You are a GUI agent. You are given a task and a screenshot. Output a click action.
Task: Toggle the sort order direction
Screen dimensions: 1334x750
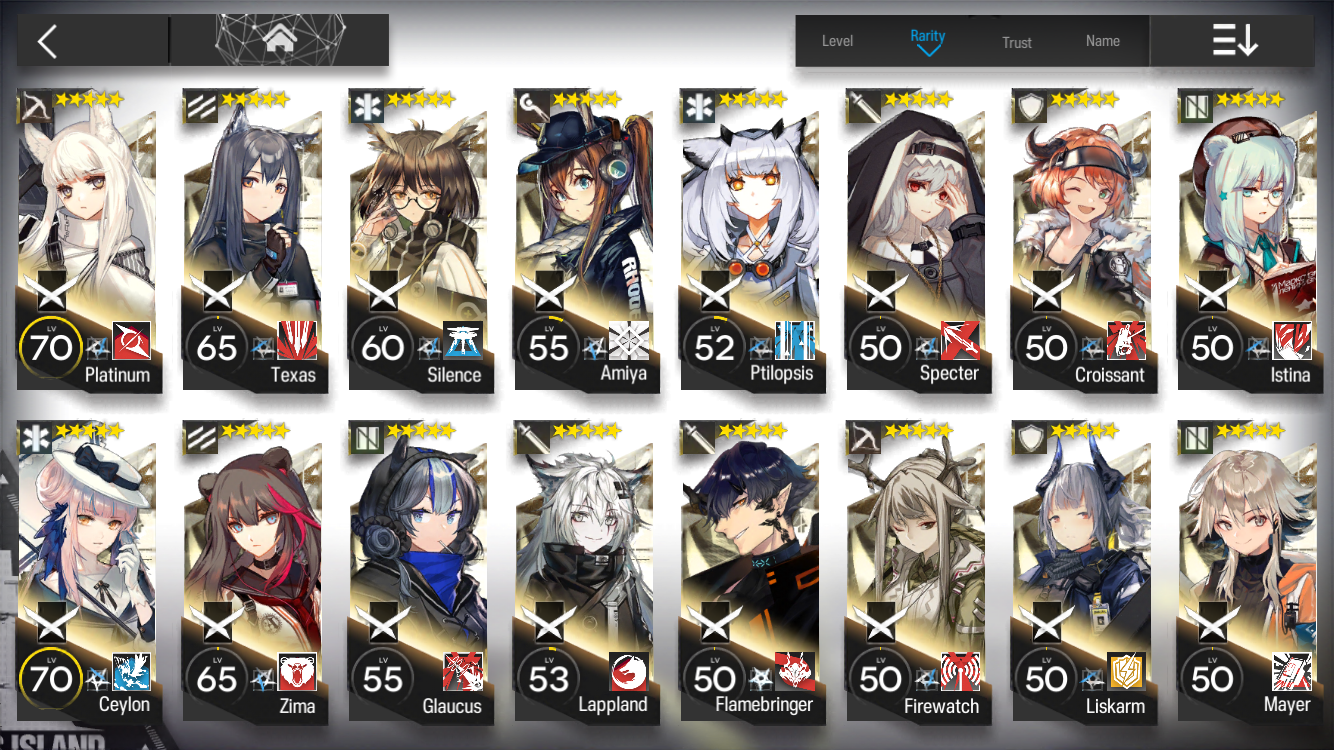pyautogui.click(x=1234, y=41)
